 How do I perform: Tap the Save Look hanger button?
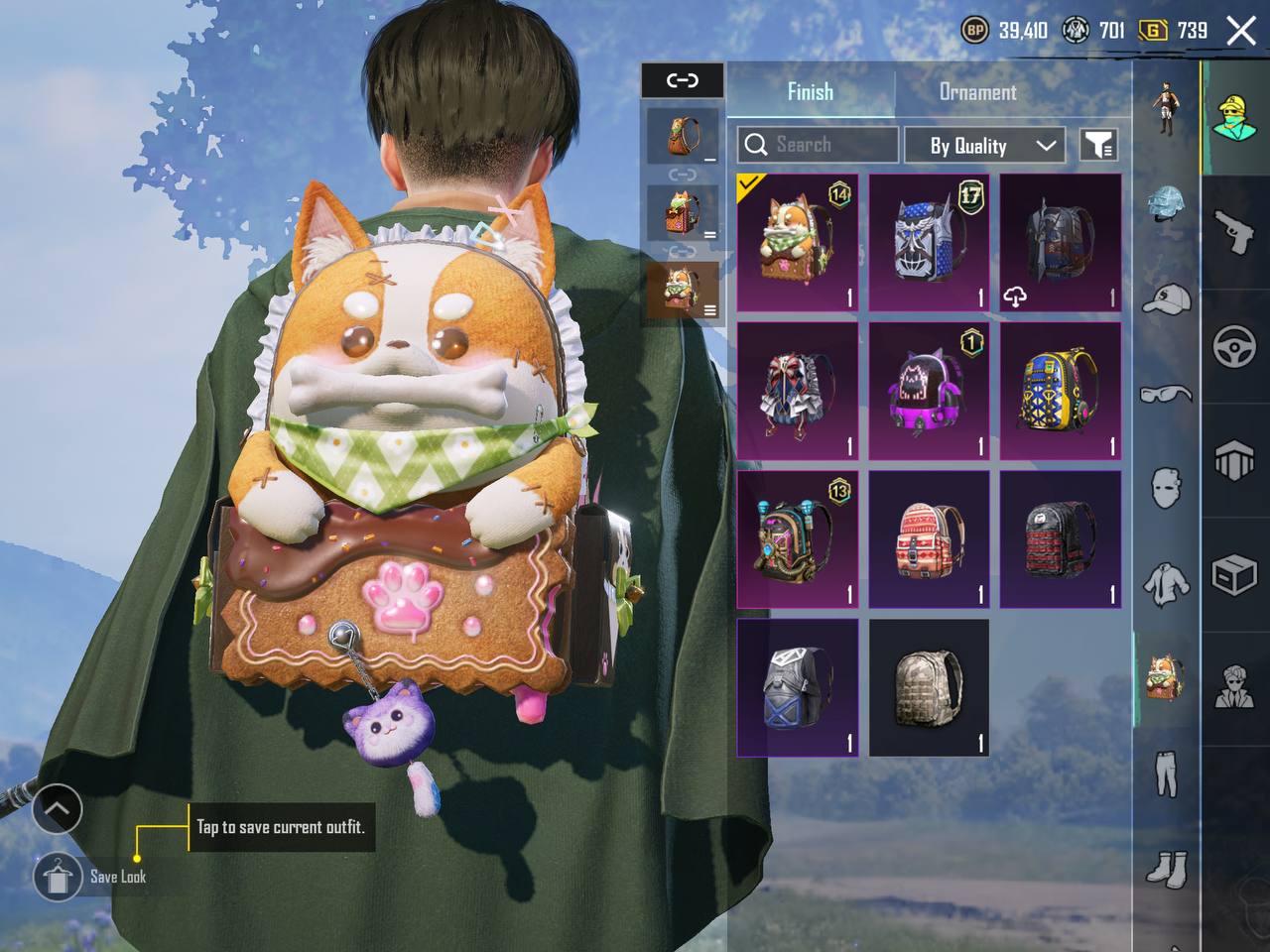[x=58, y=877]
